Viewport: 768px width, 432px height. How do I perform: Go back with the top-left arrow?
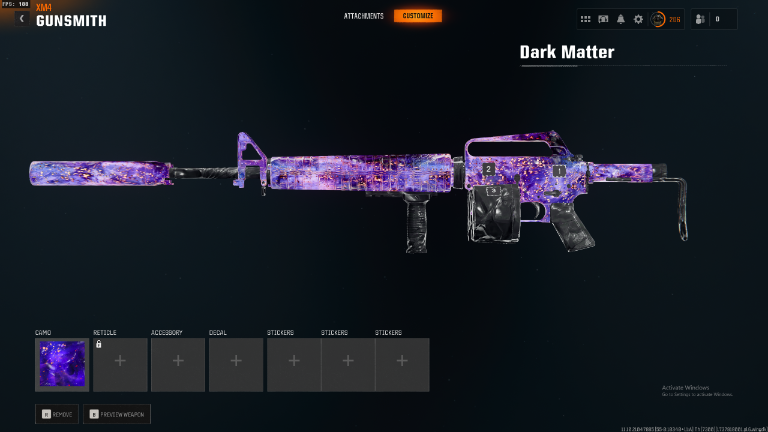tap(21, 17)
